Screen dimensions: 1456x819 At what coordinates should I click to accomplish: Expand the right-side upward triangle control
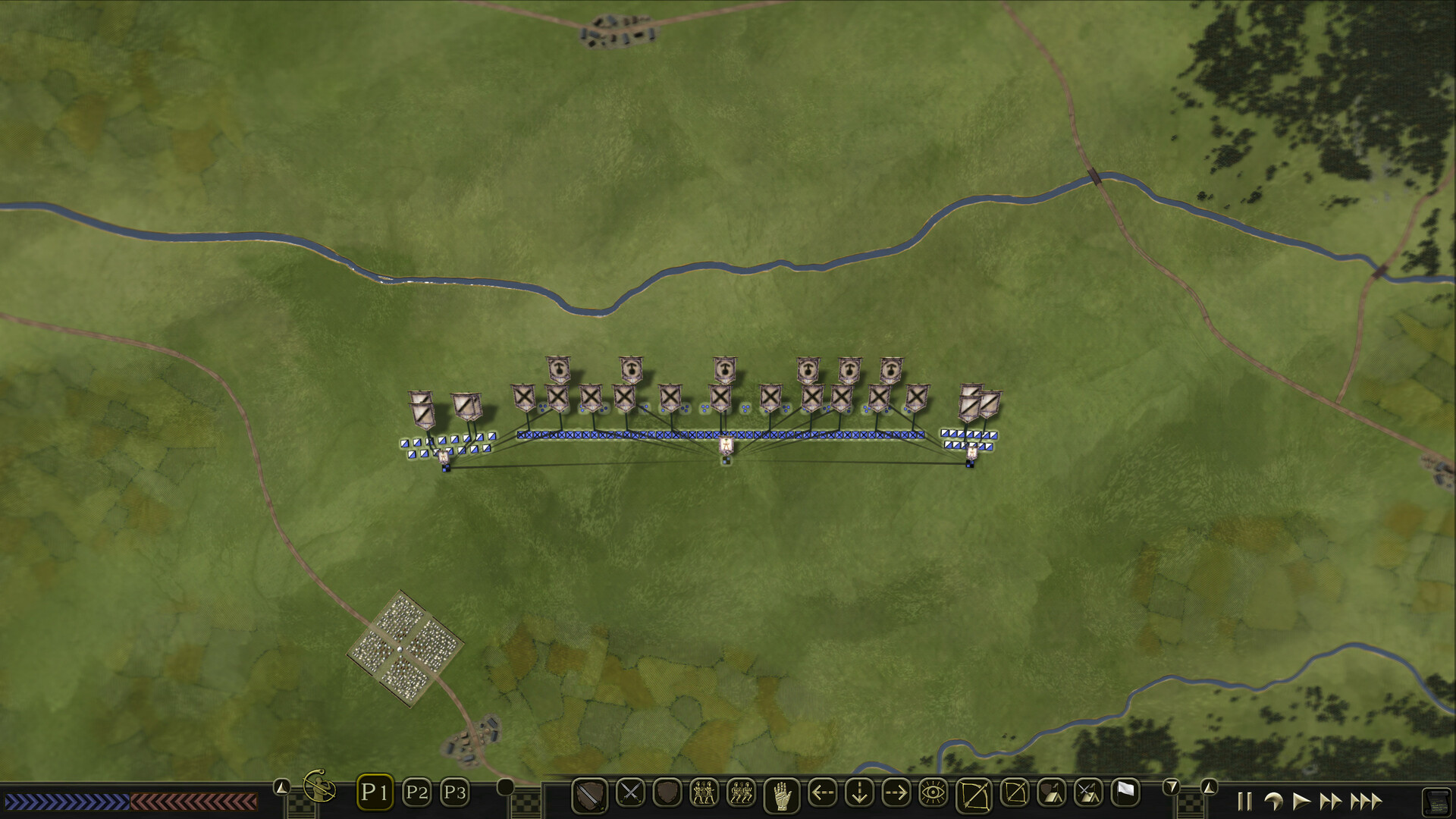click(1208, 788)
